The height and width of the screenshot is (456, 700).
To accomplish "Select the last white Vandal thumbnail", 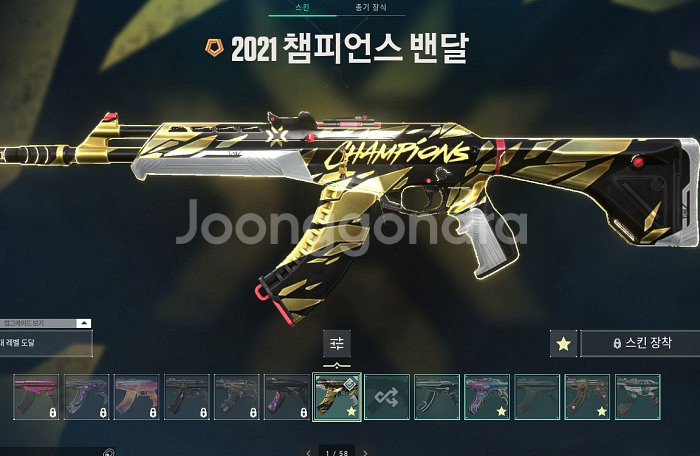I will click(x=637, y=396).
